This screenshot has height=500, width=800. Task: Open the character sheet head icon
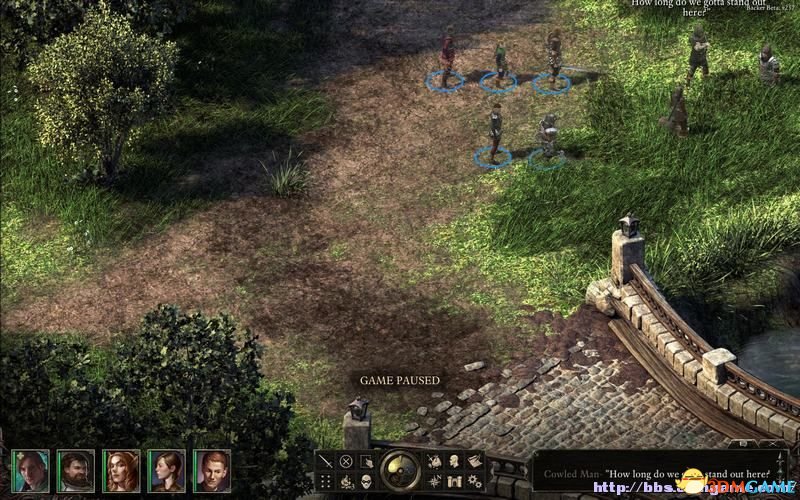click(x=454, y=461)
